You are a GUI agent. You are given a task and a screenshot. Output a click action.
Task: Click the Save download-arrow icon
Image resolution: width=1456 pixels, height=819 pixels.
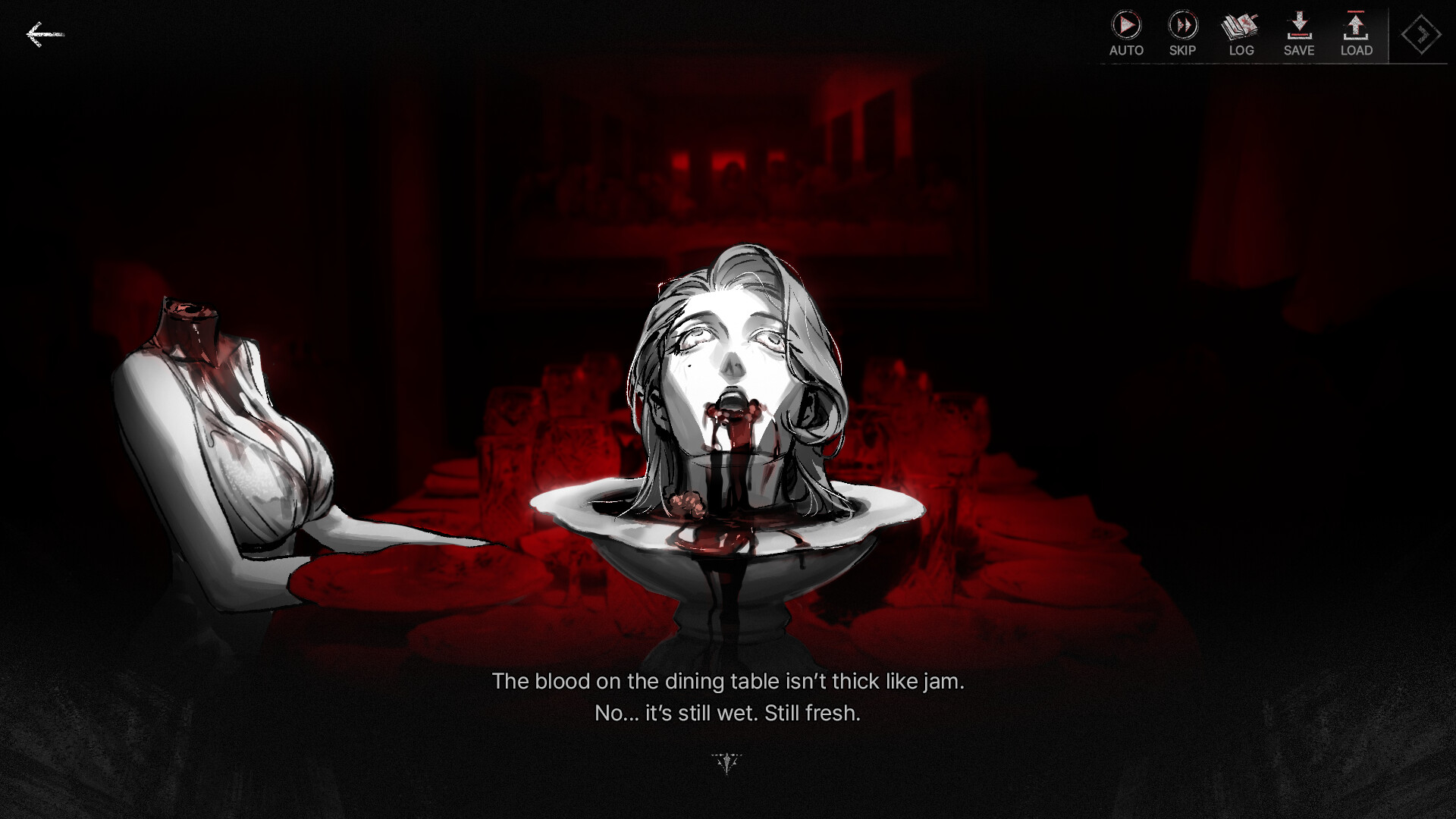tap(1298, 27)
